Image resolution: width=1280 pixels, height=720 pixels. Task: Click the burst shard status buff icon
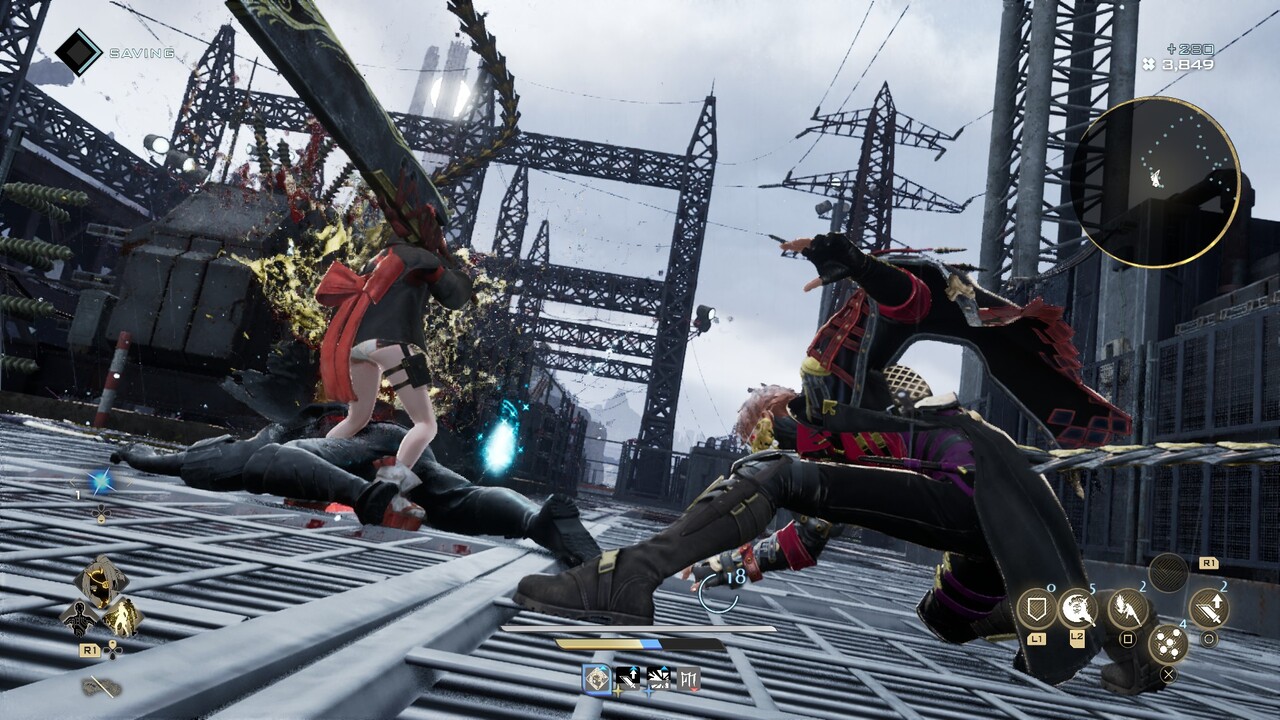(659, 679)
